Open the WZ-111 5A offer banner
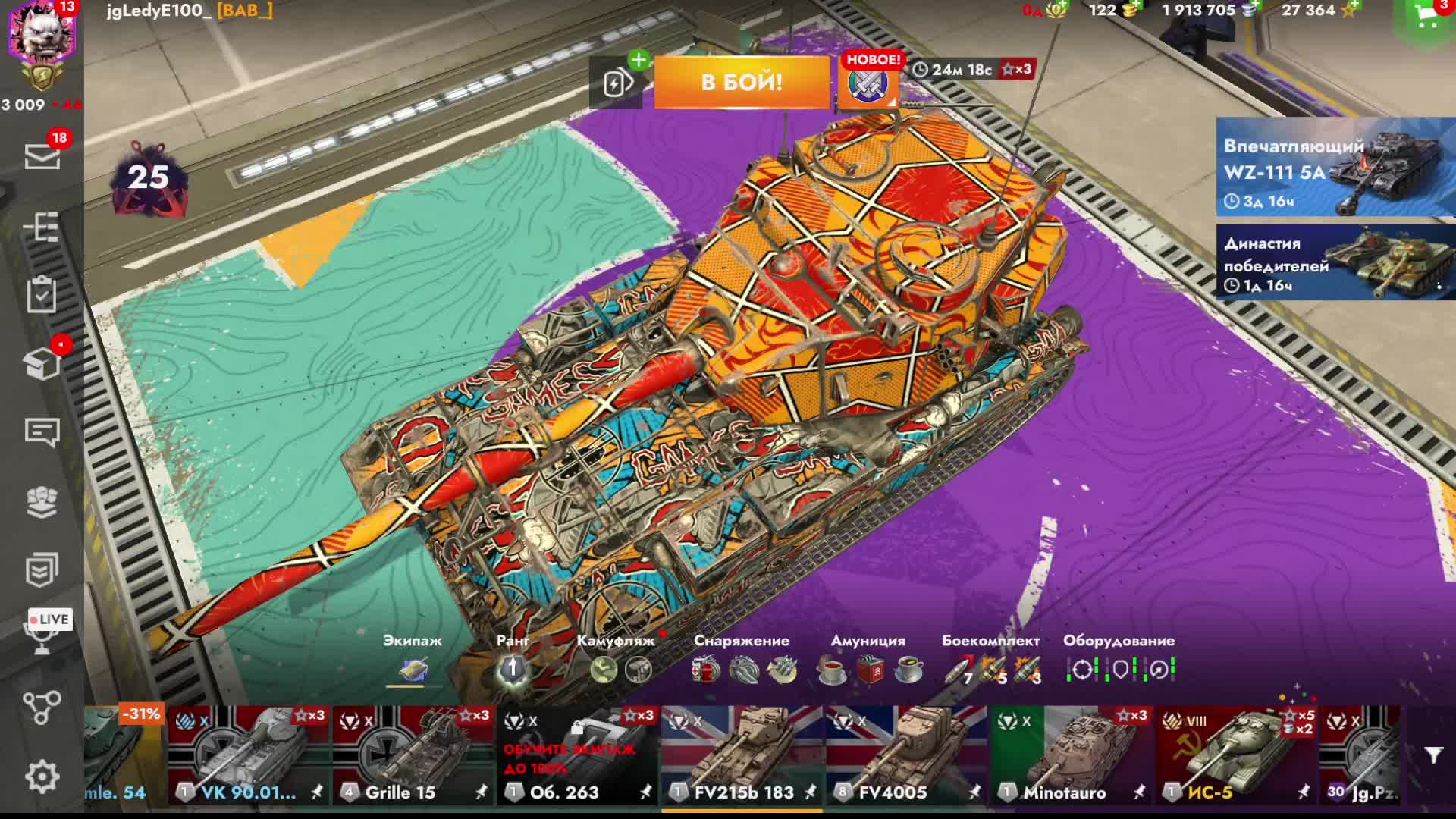Image resolution: width=1456 pixels, height=819 pixels. [1335, 167]
